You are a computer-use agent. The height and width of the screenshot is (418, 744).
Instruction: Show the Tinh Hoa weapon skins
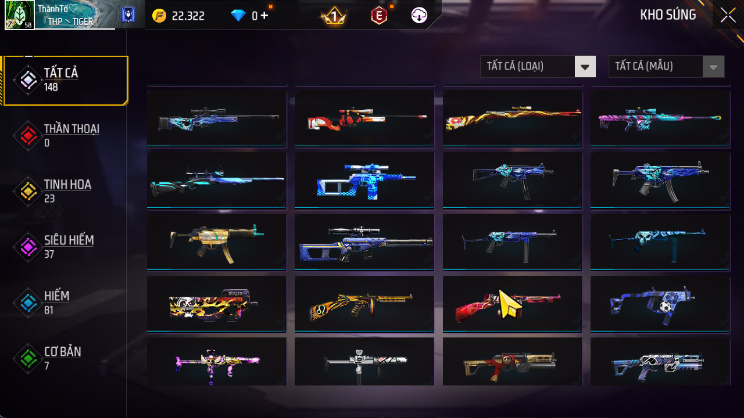click(x=66, y=191)
